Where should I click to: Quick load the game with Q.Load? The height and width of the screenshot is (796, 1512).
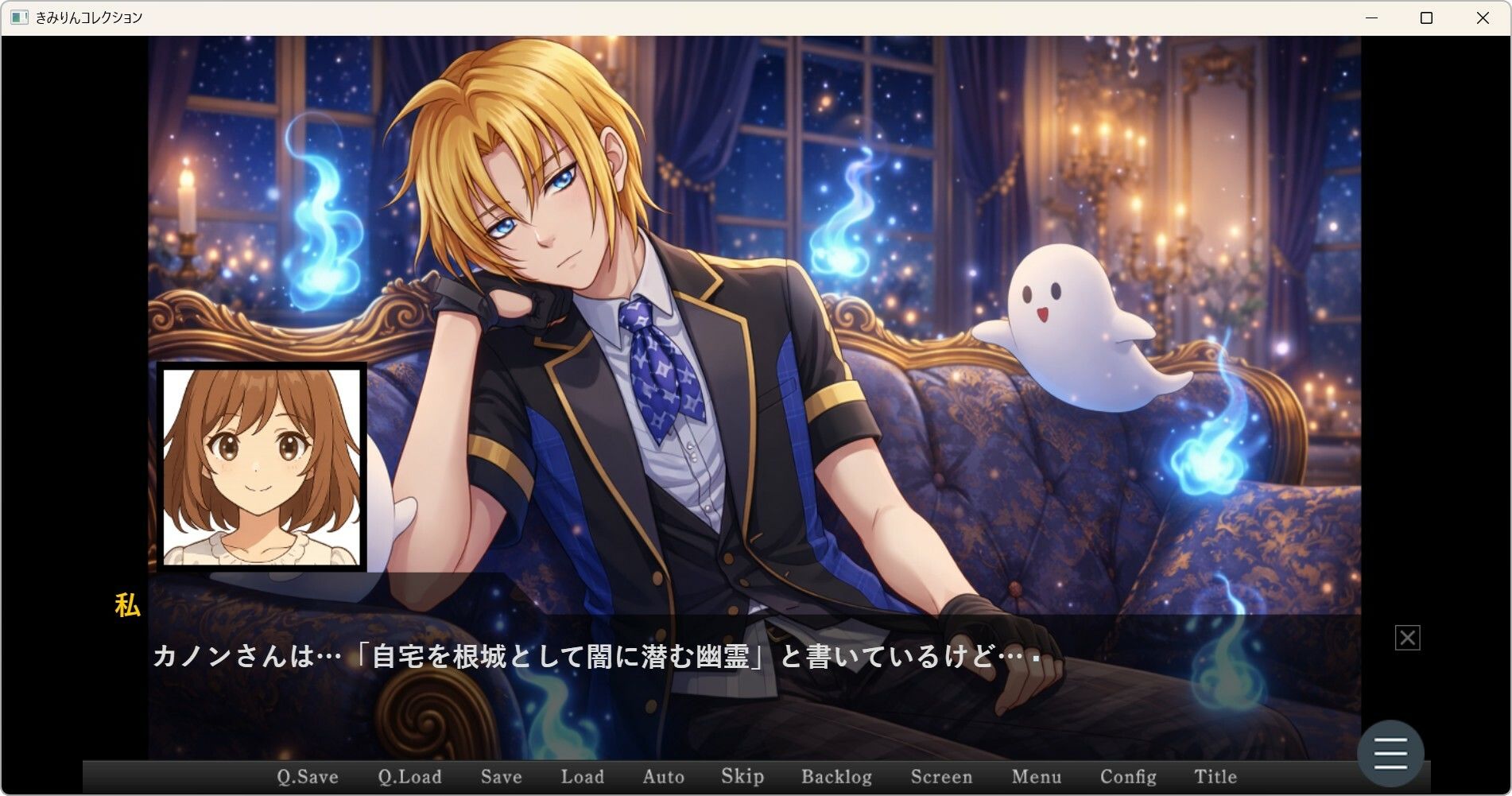tap(410, 777)
